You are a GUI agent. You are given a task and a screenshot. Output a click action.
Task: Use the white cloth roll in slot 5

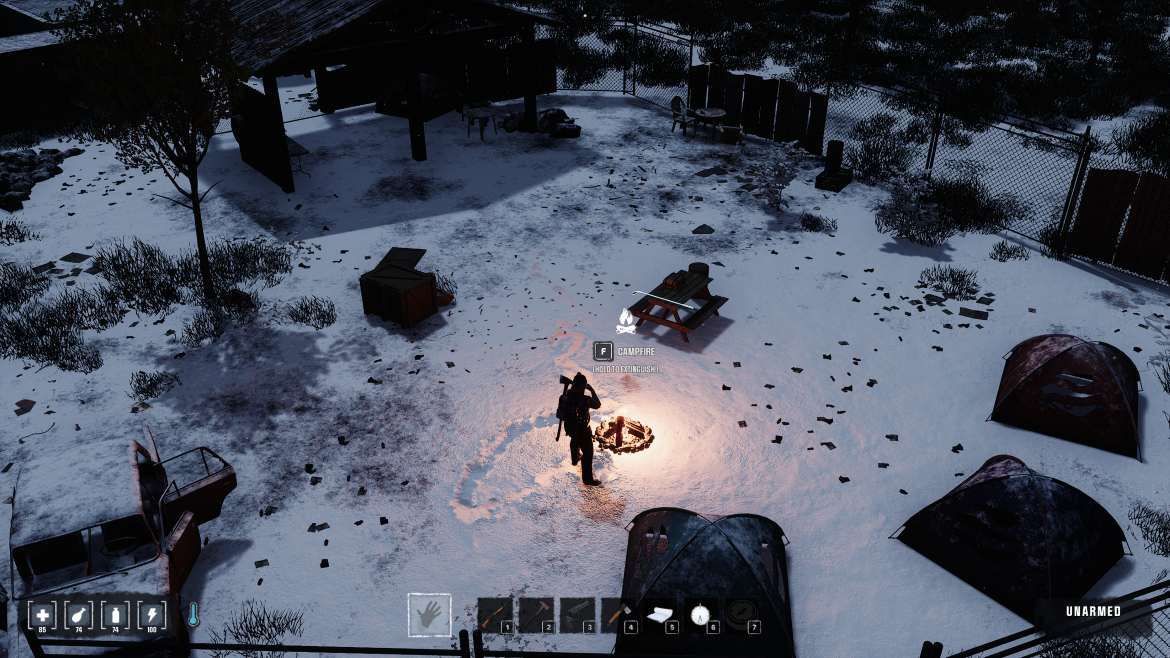coord(659,614)
